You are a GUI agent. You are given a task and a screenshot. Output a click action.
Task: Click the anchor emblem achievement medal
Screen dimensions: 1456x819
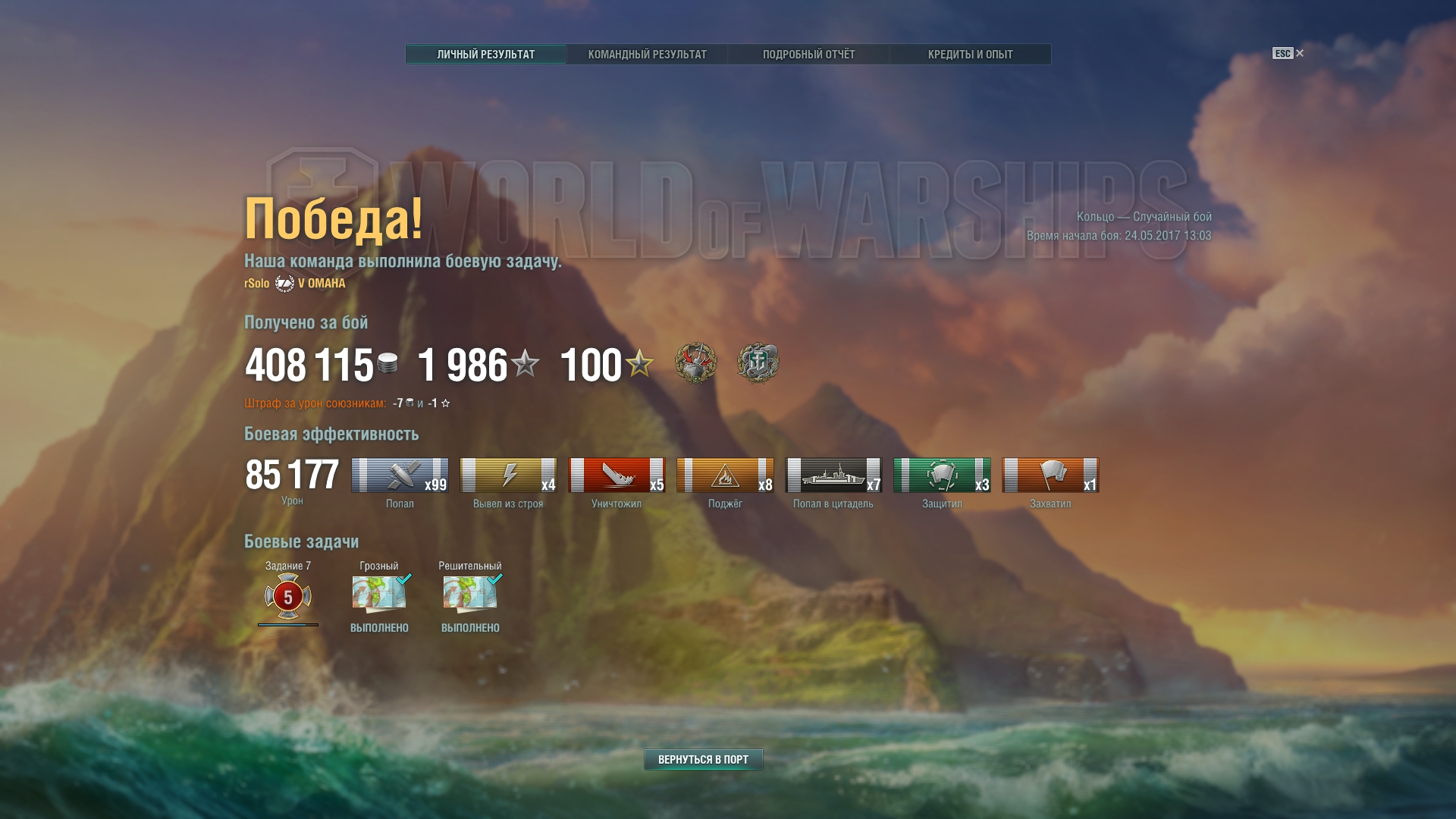[758, 362]
